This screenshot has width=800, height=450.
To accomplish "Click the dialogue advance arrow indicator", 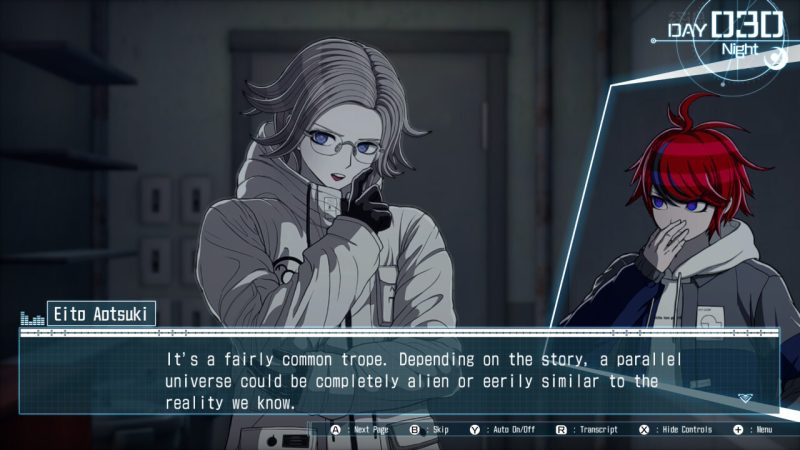I will tap(744, 398).
